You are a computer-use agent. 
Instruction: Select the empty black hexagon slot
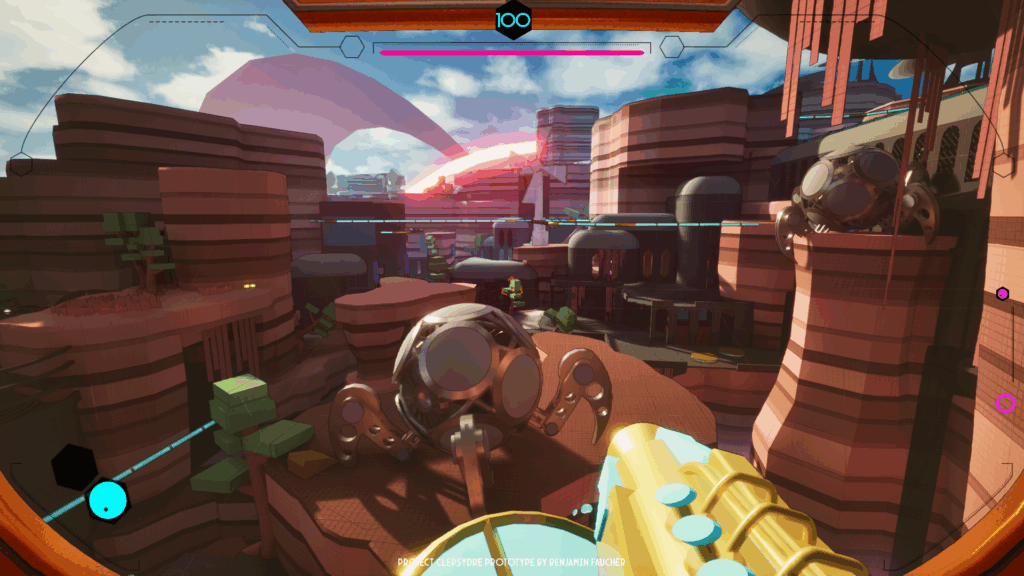coord(74,466)
